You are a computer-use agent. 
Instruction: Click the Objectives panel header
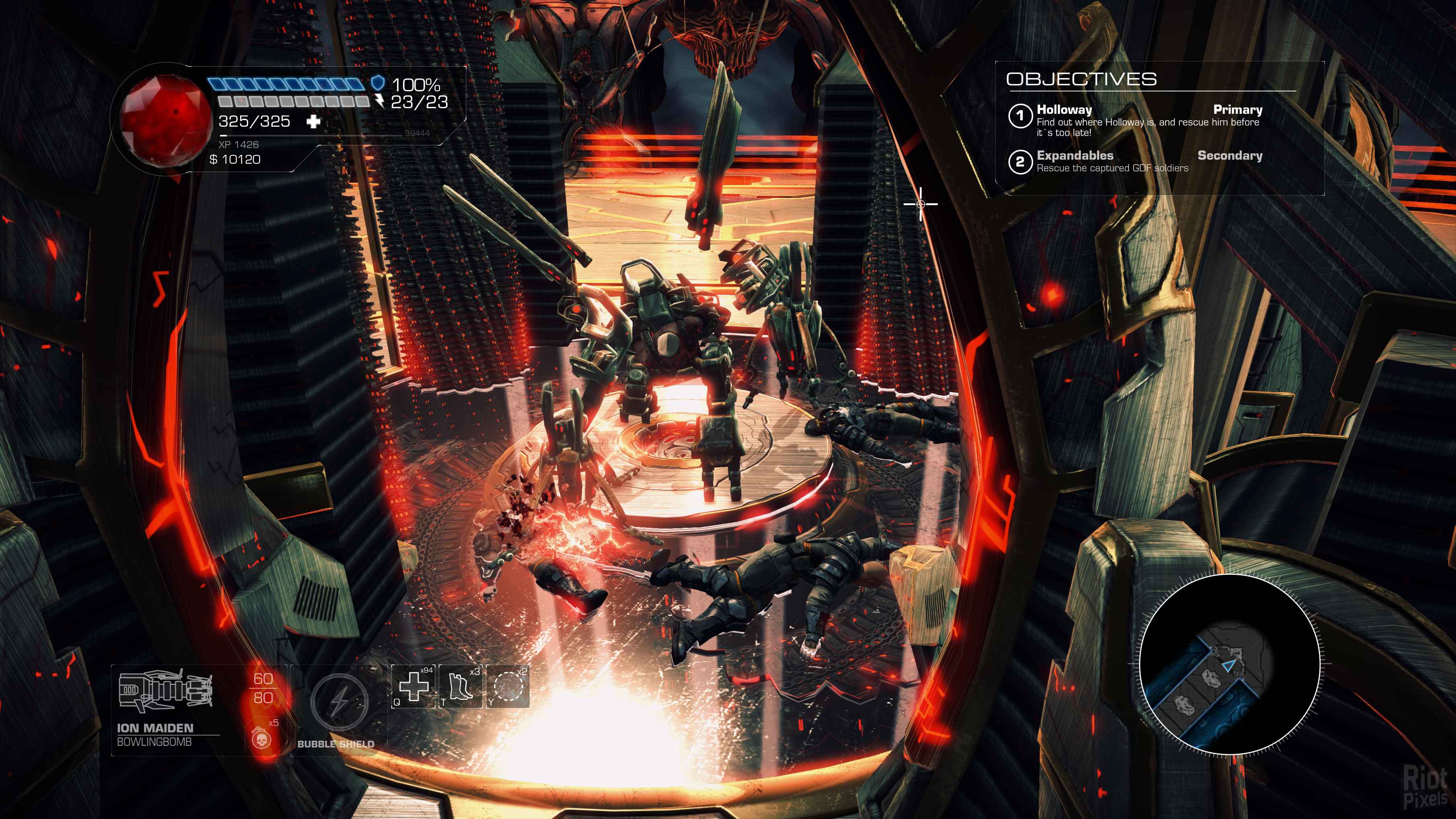1081,79
